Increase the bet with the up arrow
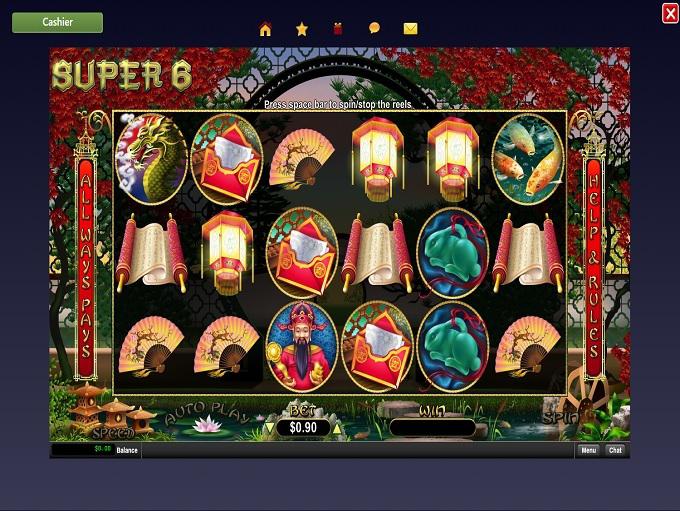Viewport: 680px width, 511px height. click(337, 428)
